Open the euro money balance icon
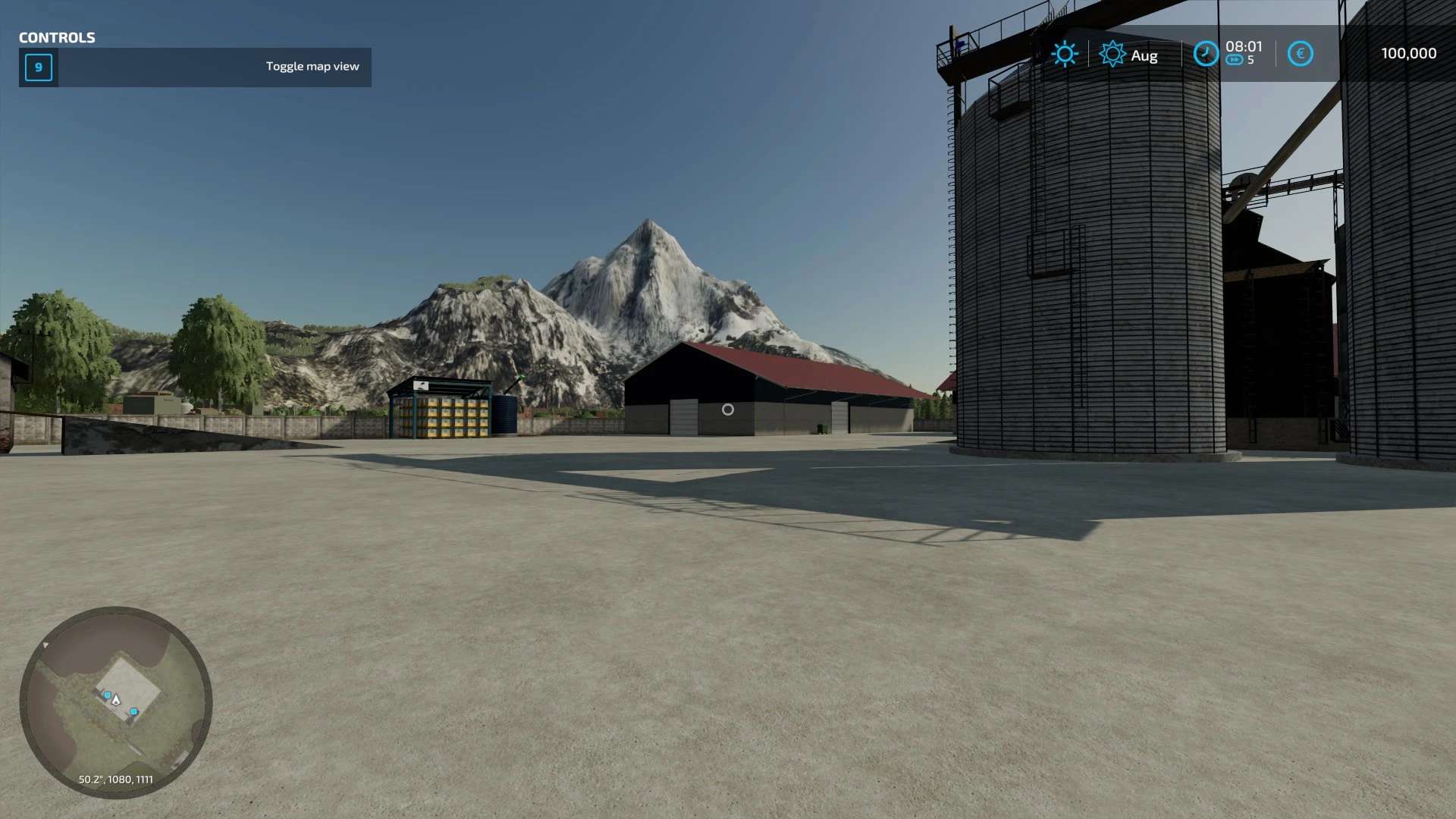The width and height of the screenshot is (1456, 819). [x=1300, y=54]
